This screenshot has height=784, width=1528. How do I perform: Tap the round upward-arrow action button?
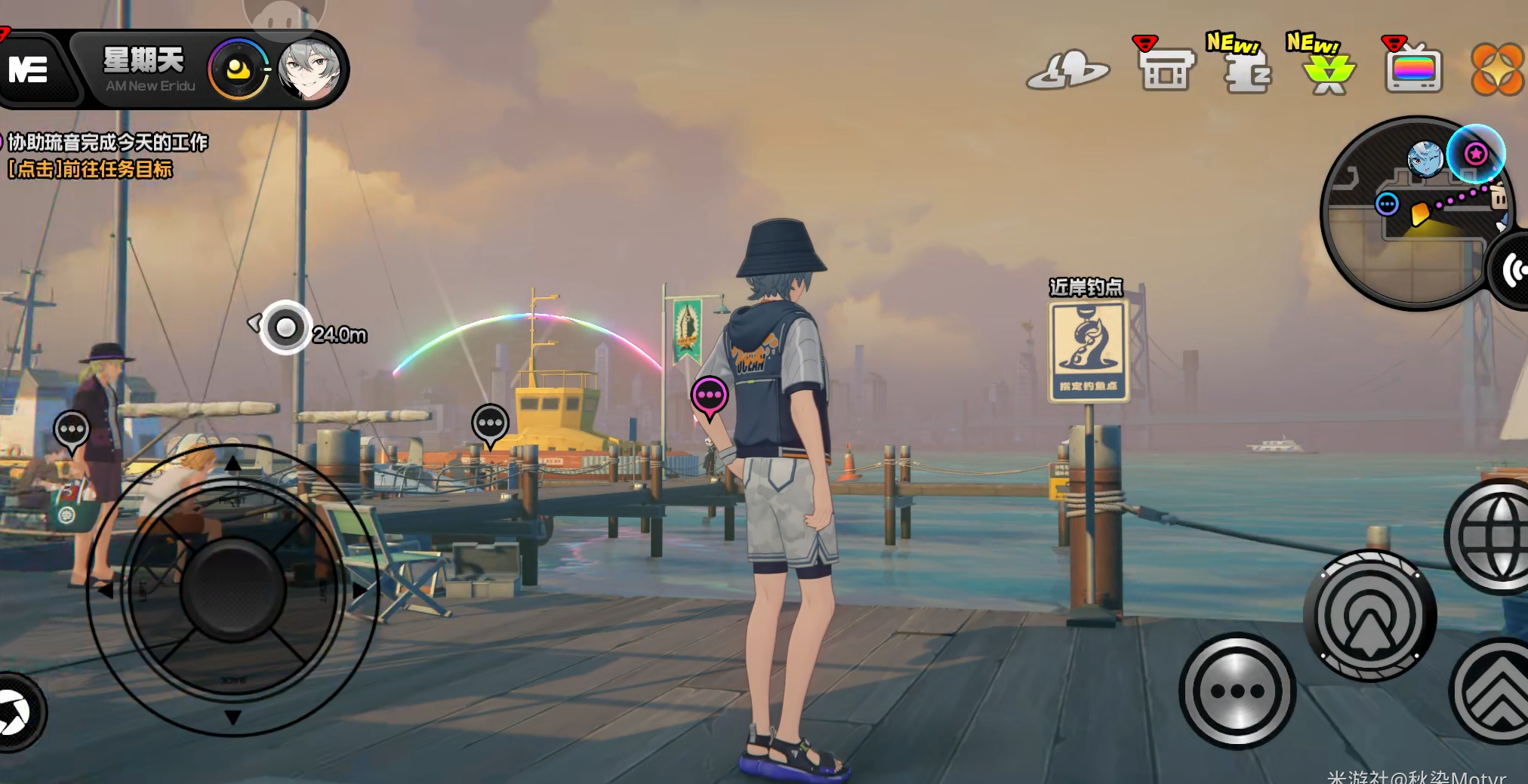pyautogui.click(x=1369, y=616)
